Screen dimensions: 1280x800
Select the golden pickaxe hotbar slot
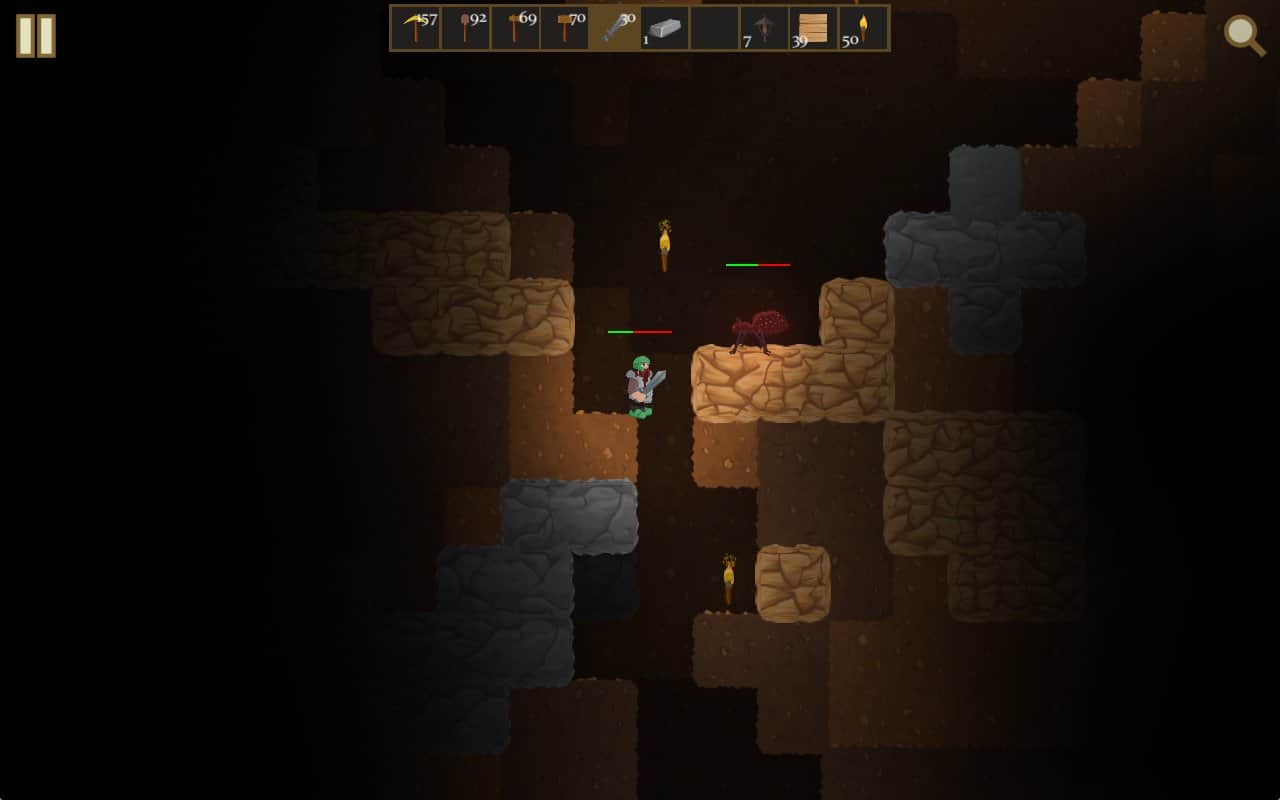click(x=416, y=28)
